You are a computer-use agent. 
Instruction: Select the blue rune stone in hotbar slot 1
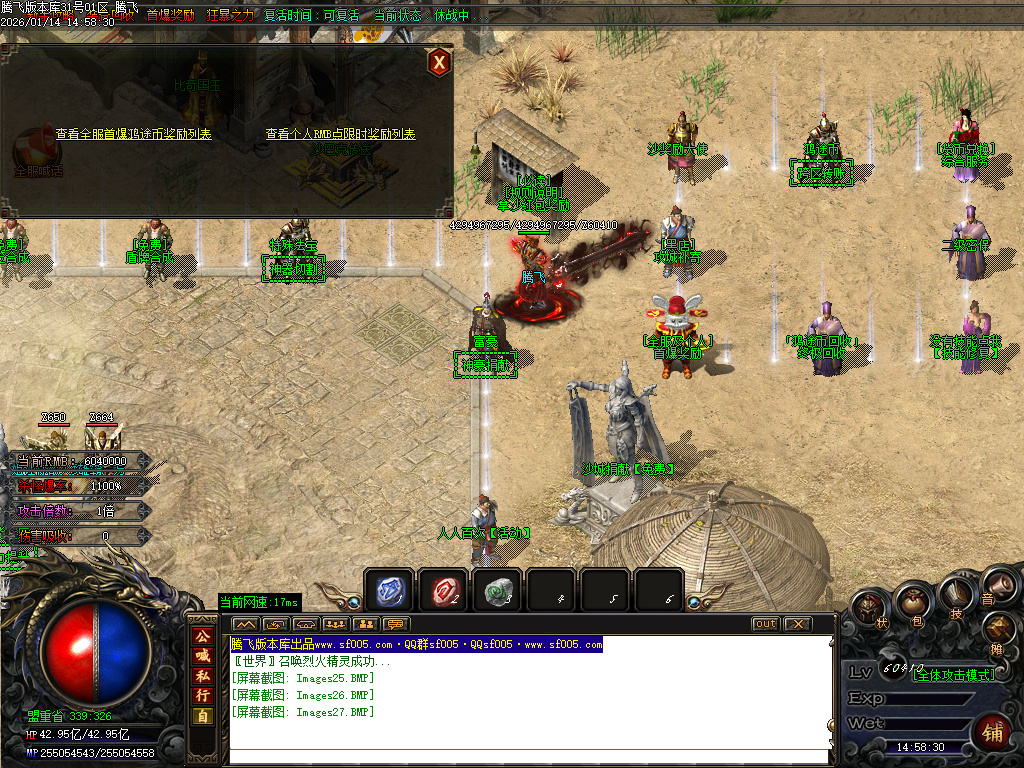coord(388,591)
